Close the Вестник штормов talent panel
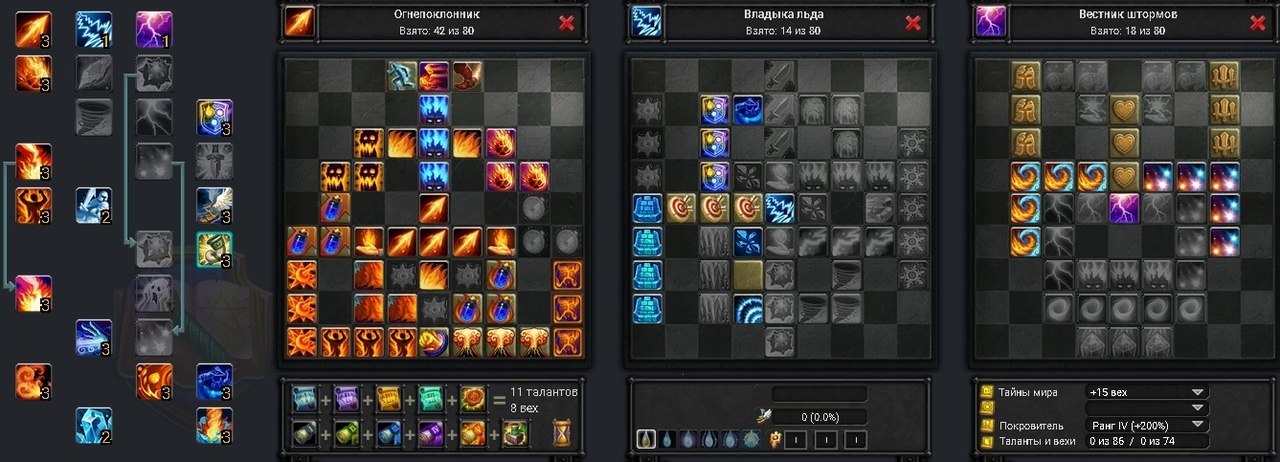Viewport: 1280px width, 462px height. click(x=1257, y=23)
